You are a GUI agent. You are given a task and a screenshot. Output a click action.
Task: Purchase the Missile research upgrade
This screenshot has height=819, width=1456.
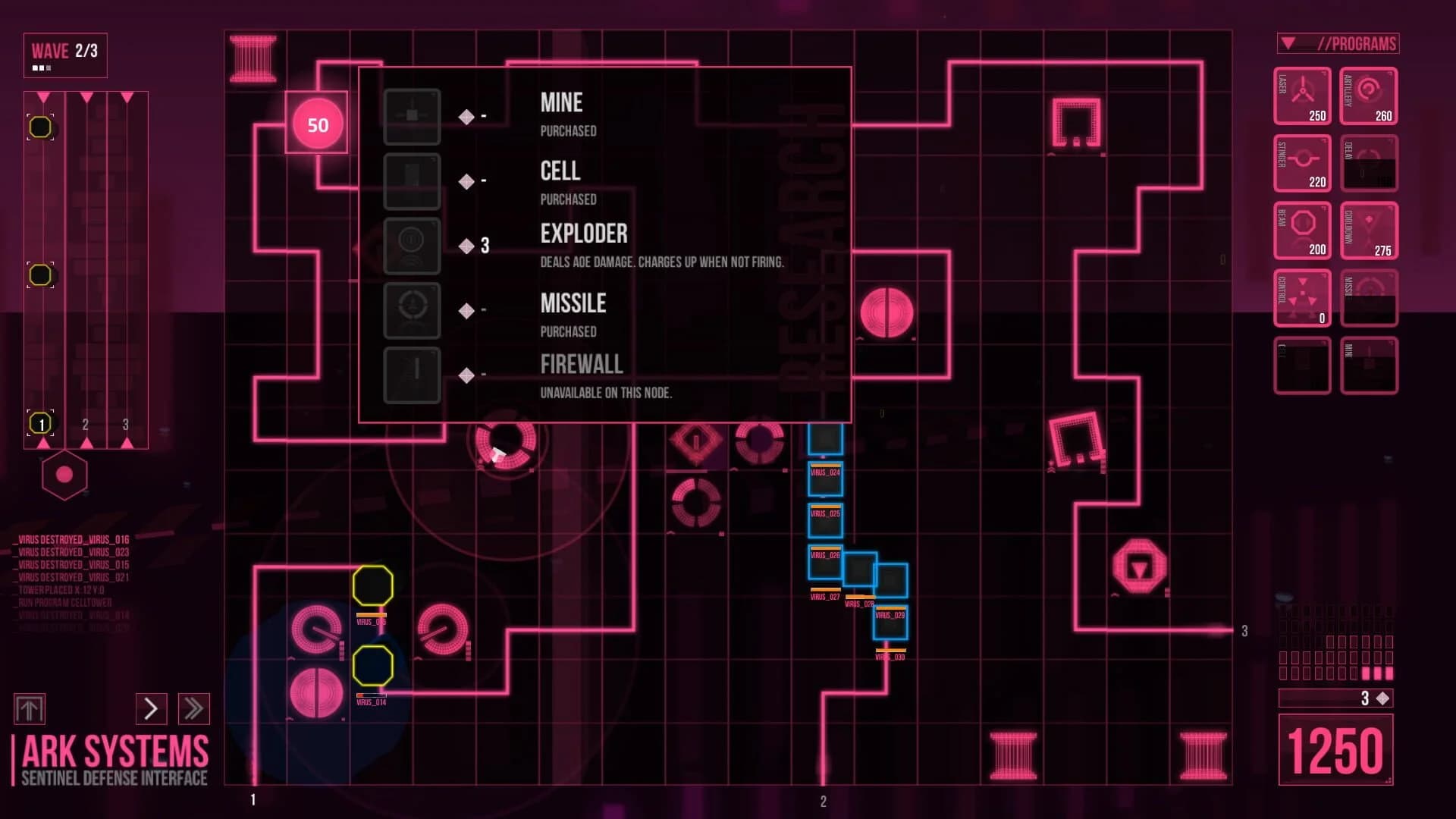pyautogui.click(x=412, y=312)
